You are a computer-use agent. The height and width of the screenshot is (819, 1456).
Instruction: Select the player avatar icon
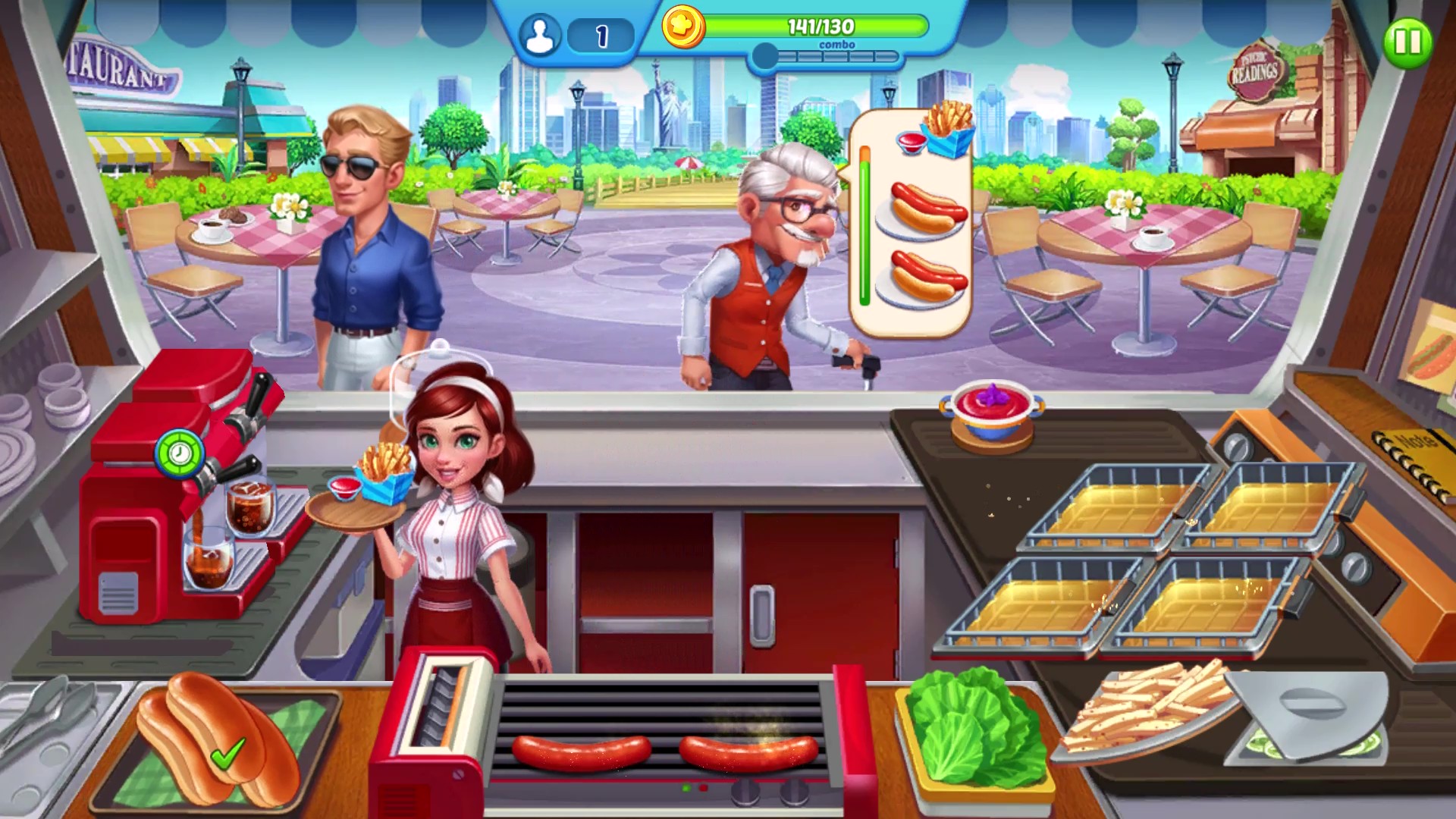pyautogui.click(x=540, y=33)
